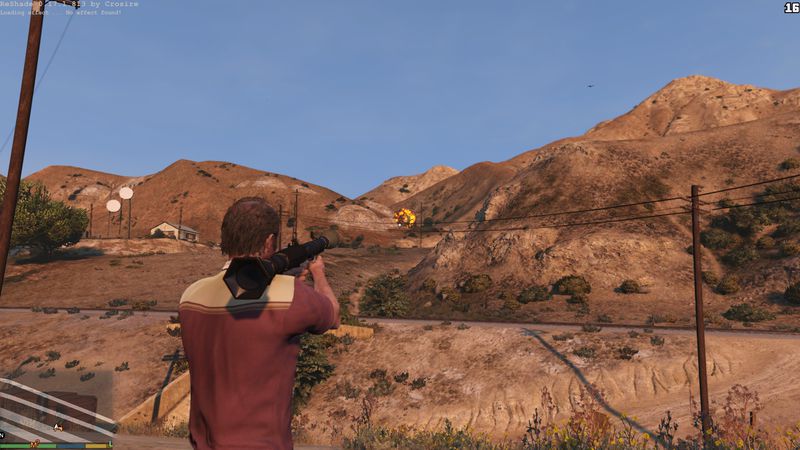
Task: Click the minimap radar
Action: (x=55, y=409)
